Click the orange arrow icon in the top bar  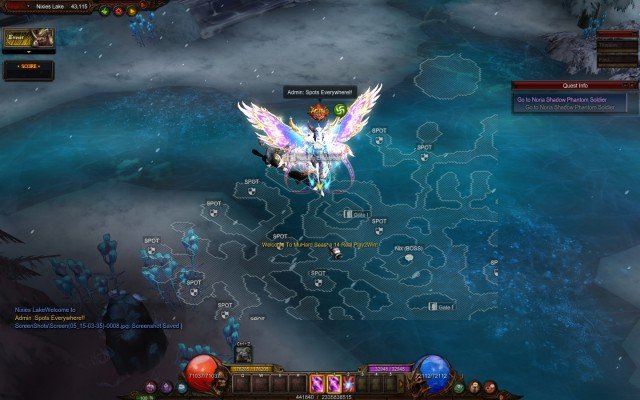click(x=132, y=12)
